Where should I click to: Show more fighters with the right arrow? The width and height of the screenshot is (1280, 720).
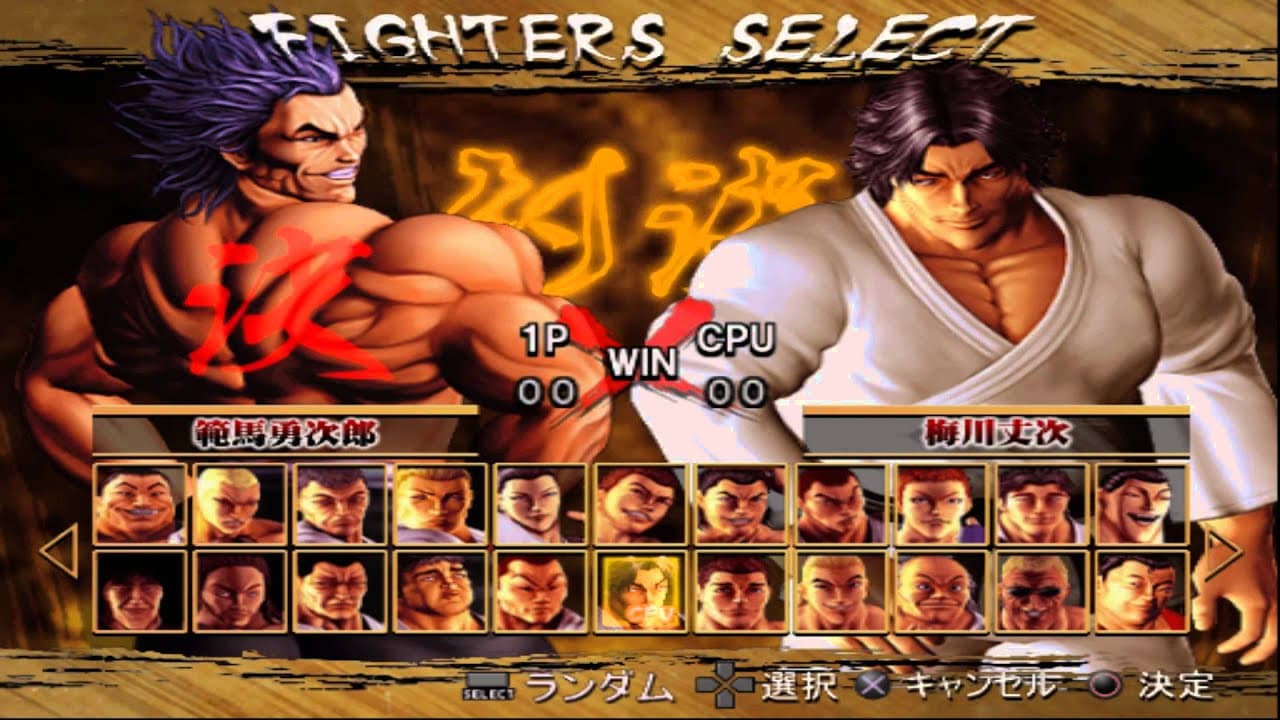tap(1222, 549)
